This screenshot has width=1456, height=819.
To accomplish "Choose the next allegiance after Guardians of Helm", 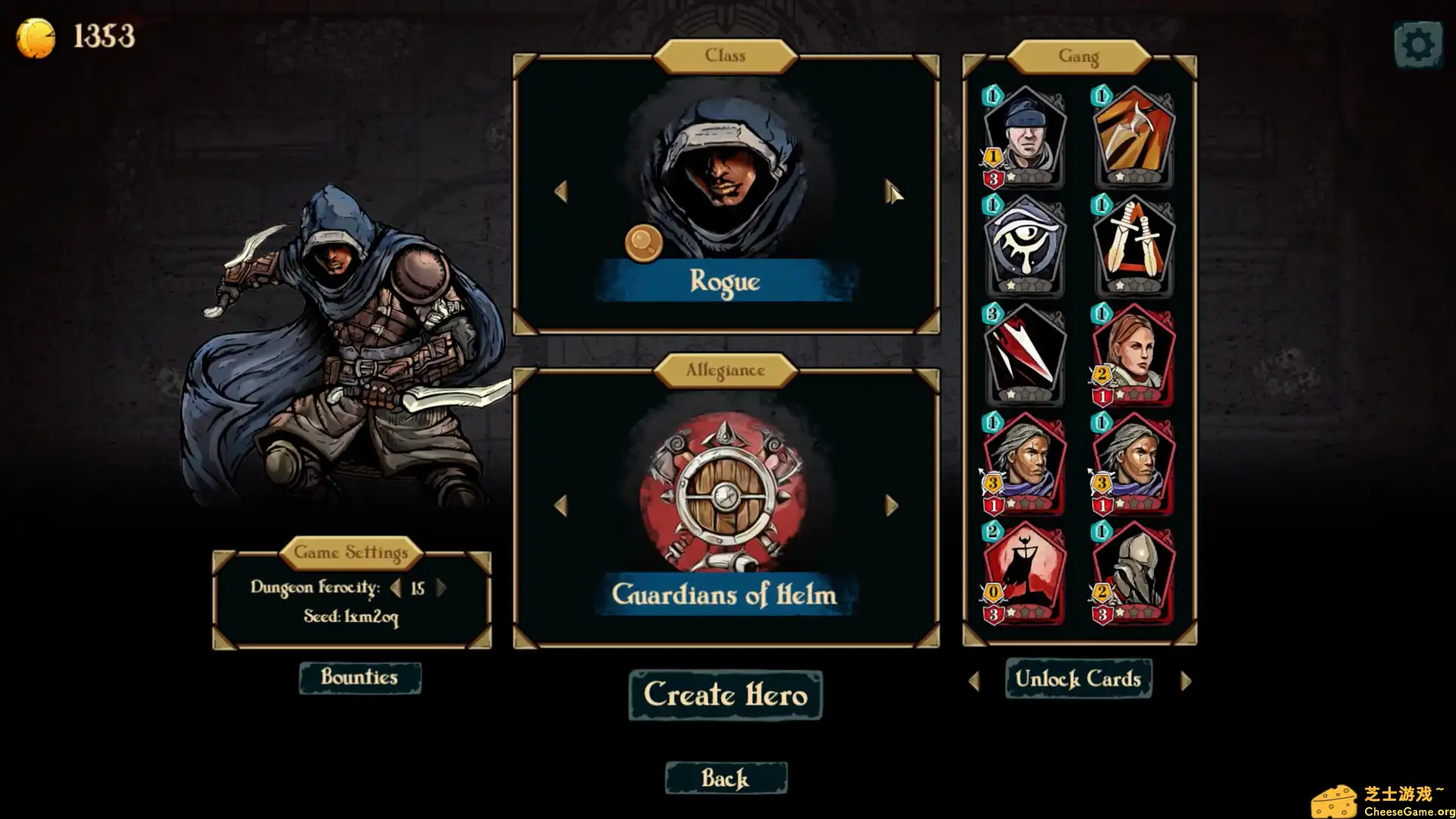I will click(x=891, y=506).
